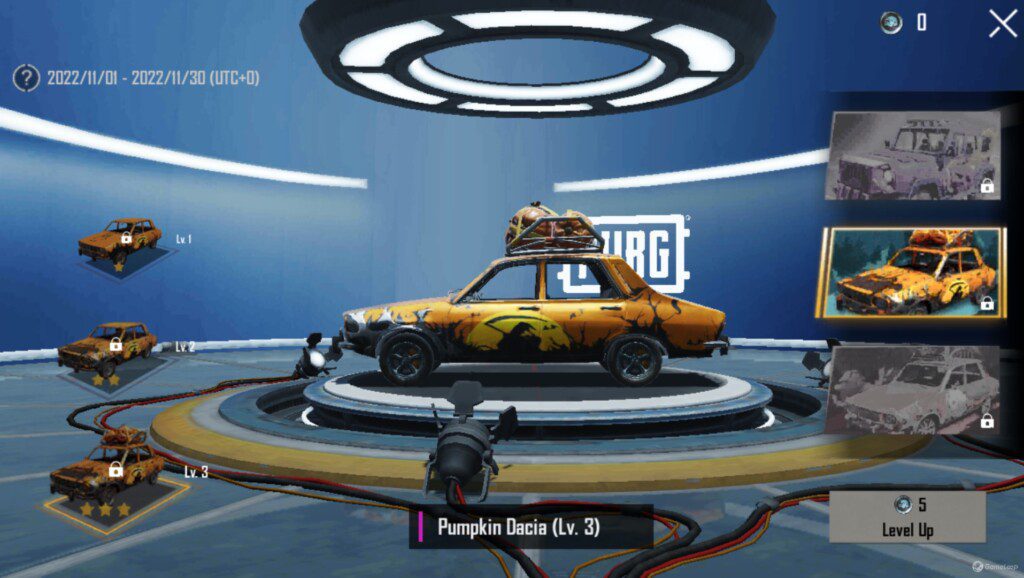Select the greyed-out white car thumbnail
The width and height of the screenshot is (1024, 578).
click(912, 390)
